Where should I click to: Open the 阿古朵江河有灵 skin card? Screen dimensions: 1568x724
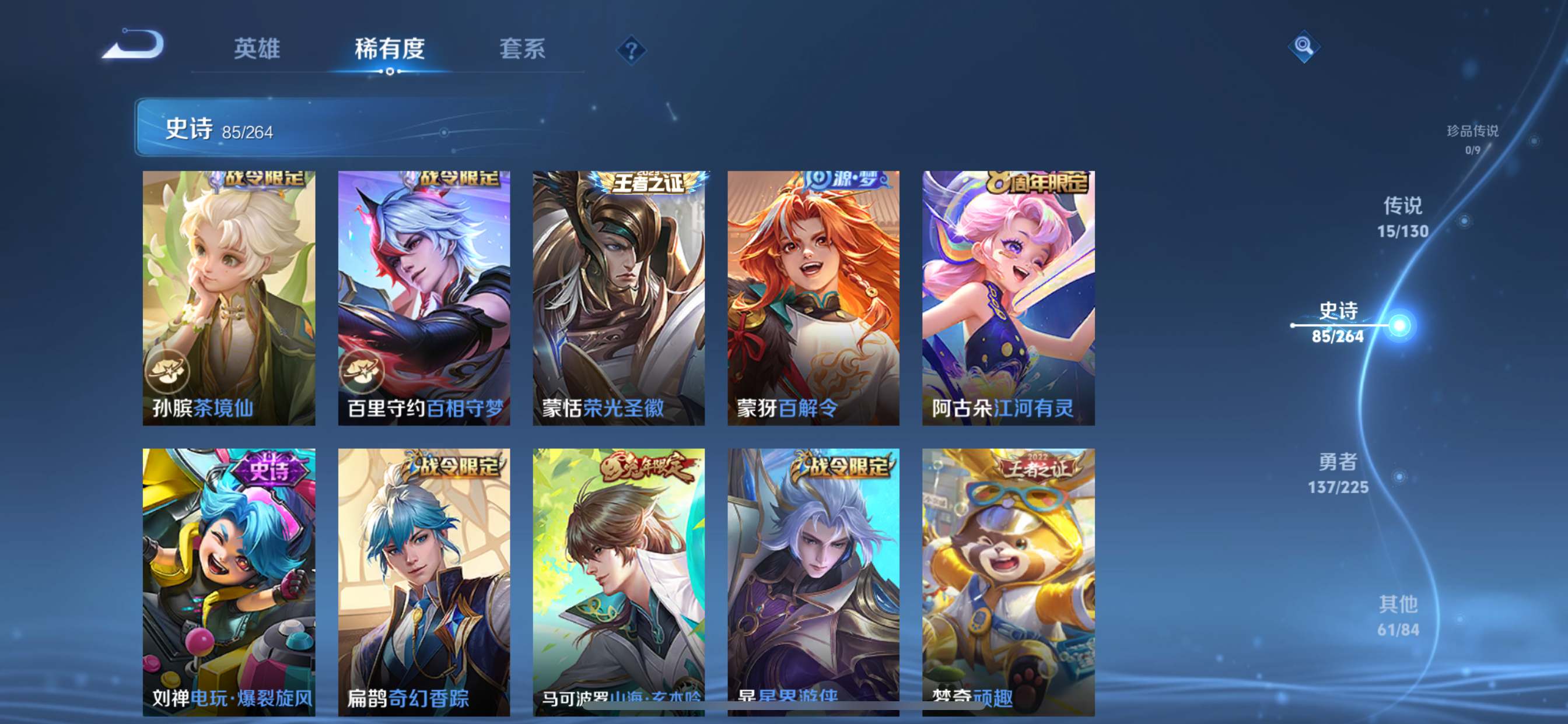point(1007,292)
